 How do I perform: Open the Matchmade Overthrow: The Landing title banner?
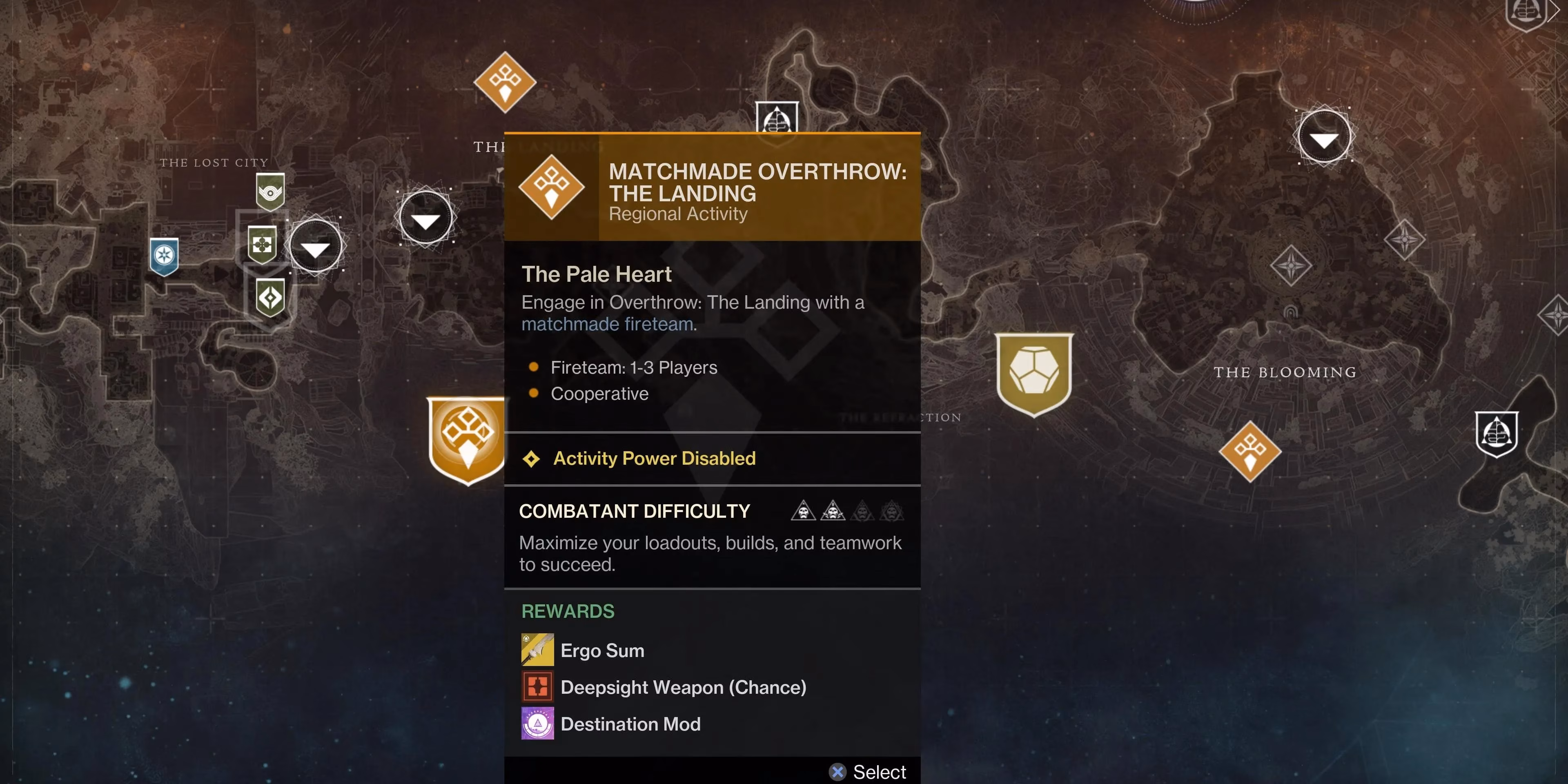pos(757,182)
